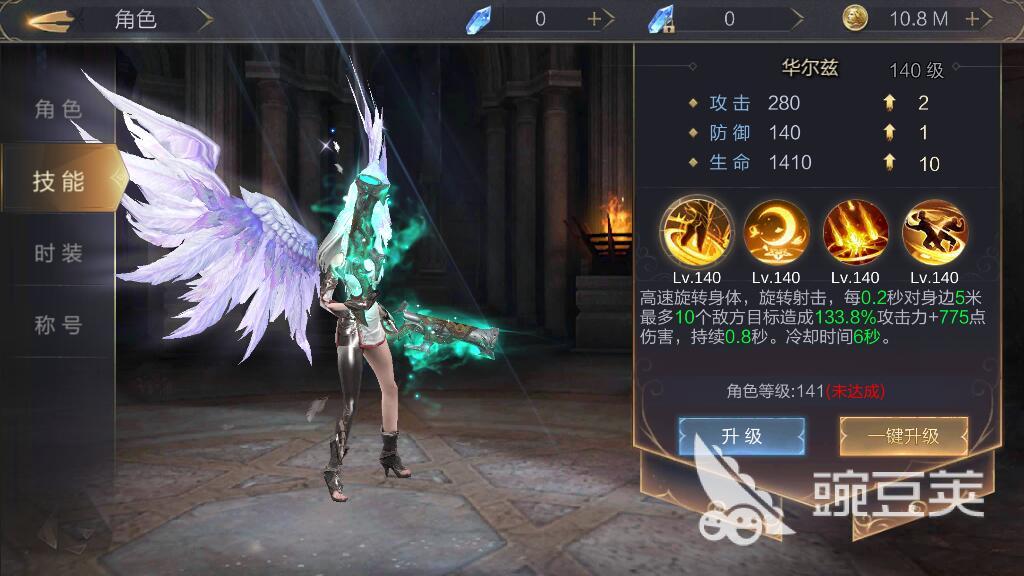Show the 称号 titles tab

tap(58, 325)
